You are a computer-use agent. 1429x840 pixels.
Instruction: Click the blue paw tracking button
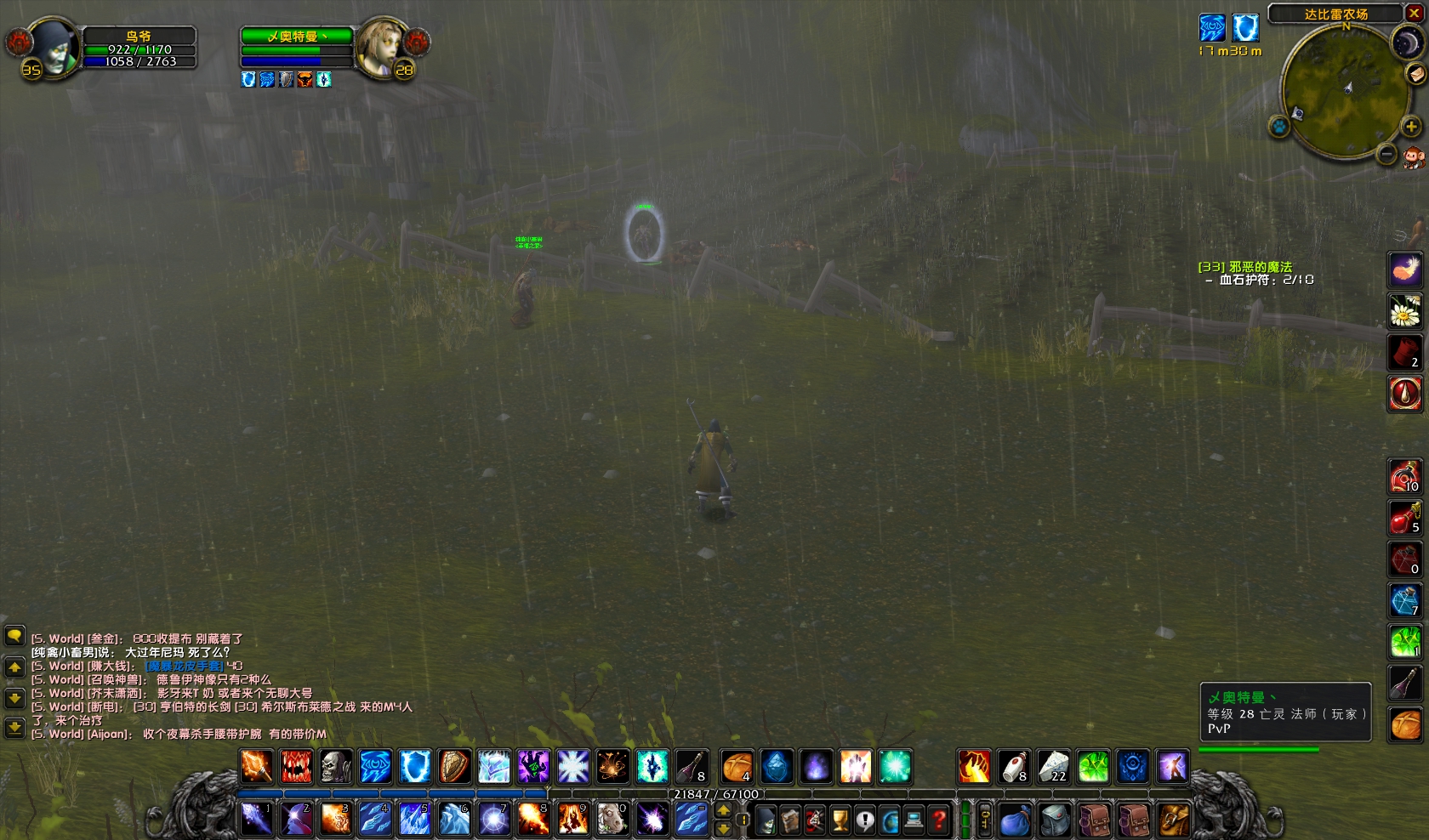1279,127
